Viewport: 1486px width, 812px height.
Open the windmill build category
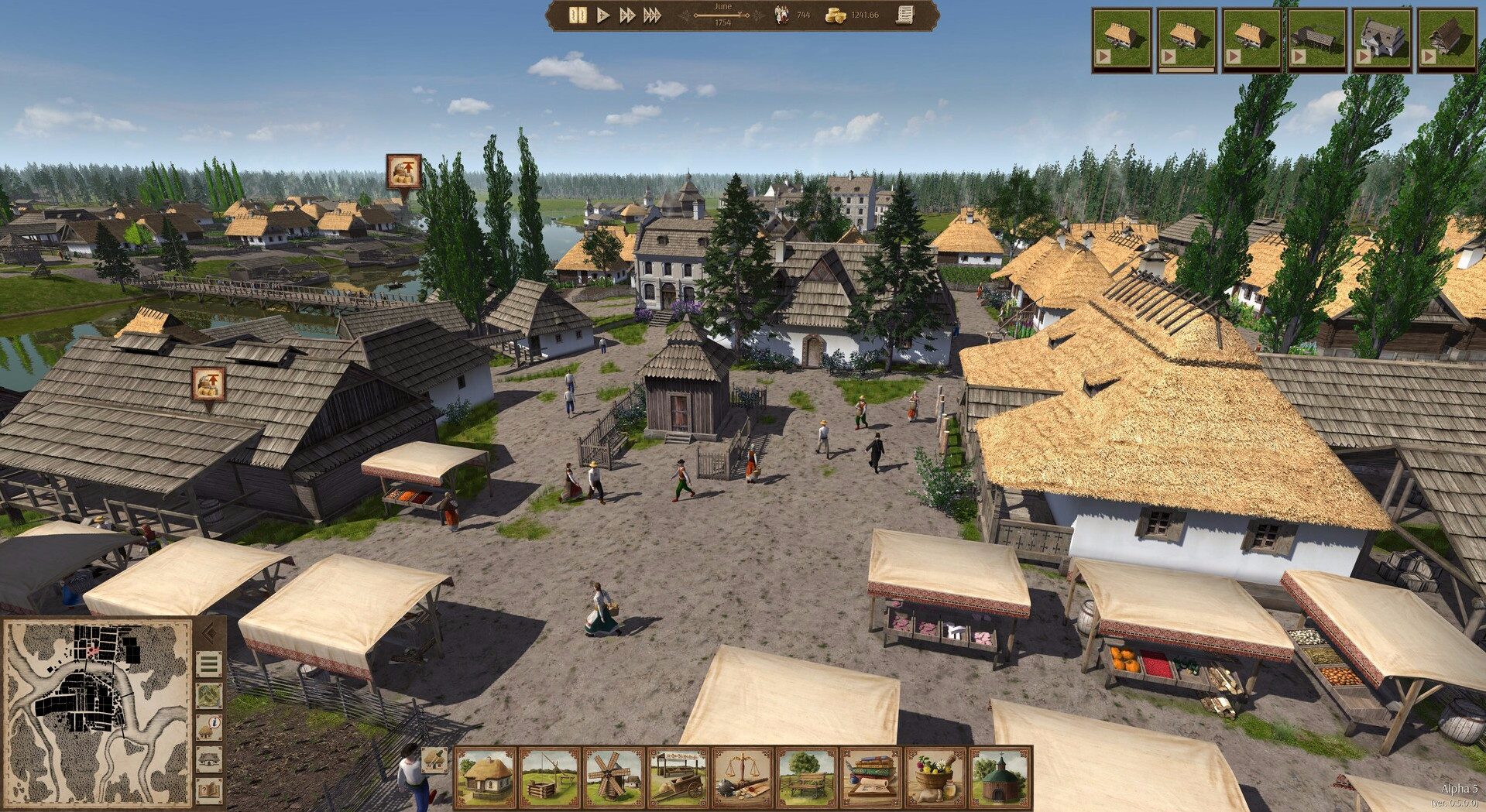pos(614,777)
